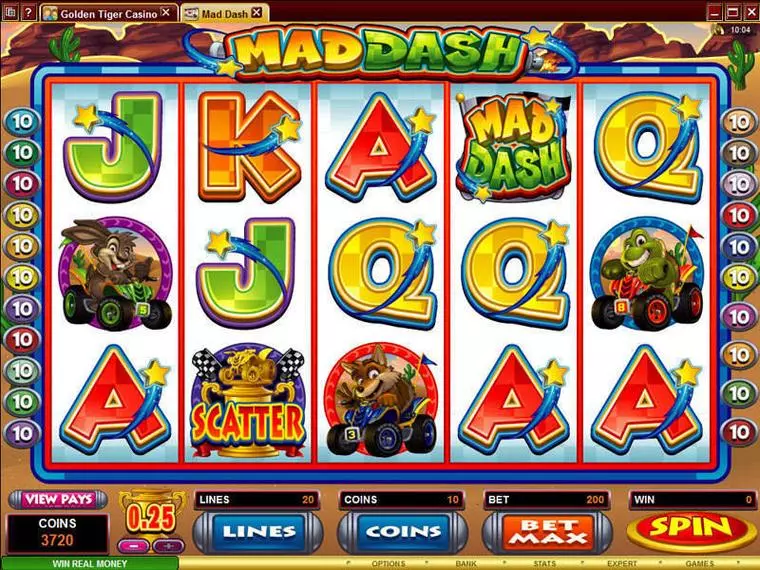Screen dimensions: 760x570
Task: Switch to EXPERT mode
Action: [622, 563]
